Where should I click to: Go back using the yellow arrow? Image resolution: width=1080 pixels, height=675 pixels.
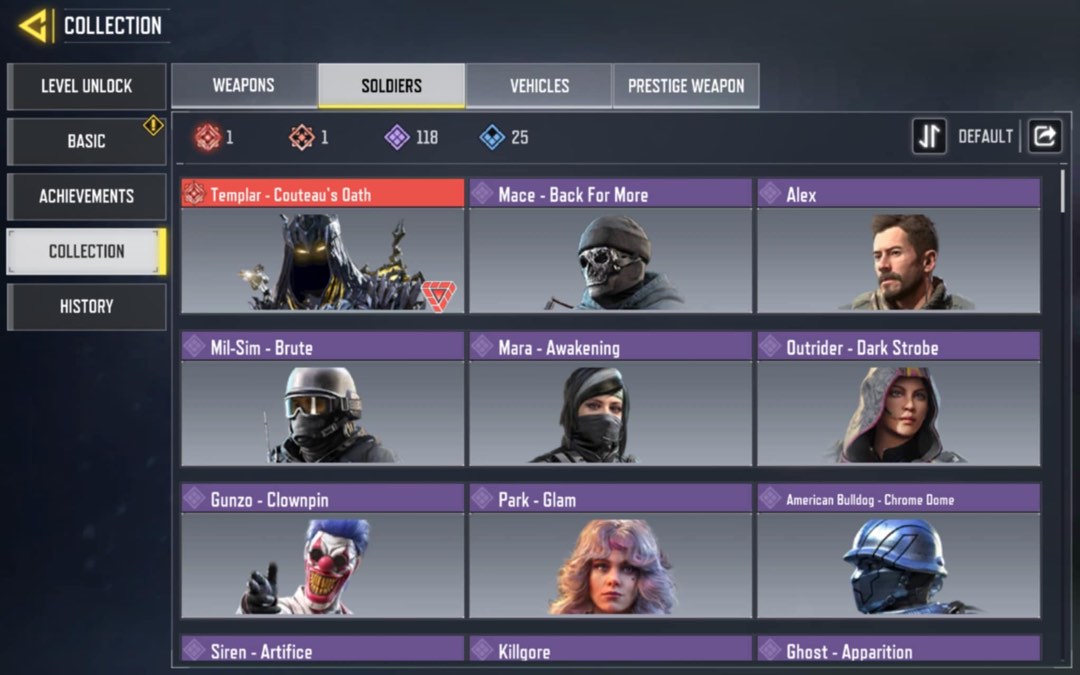(35, 26)
